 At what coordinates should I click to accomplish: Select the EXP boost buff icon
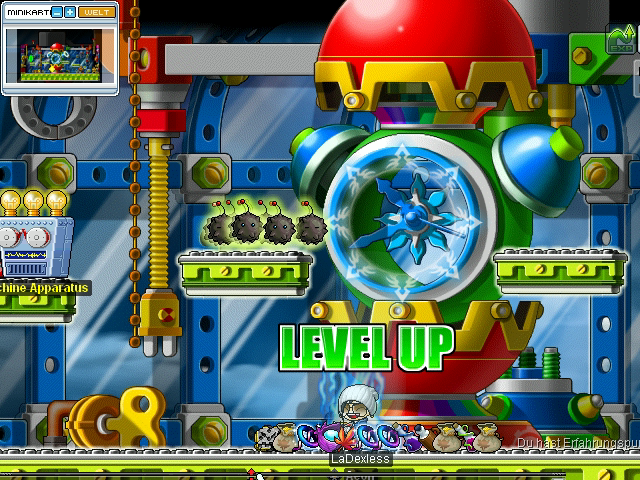[x=620, y=41]
